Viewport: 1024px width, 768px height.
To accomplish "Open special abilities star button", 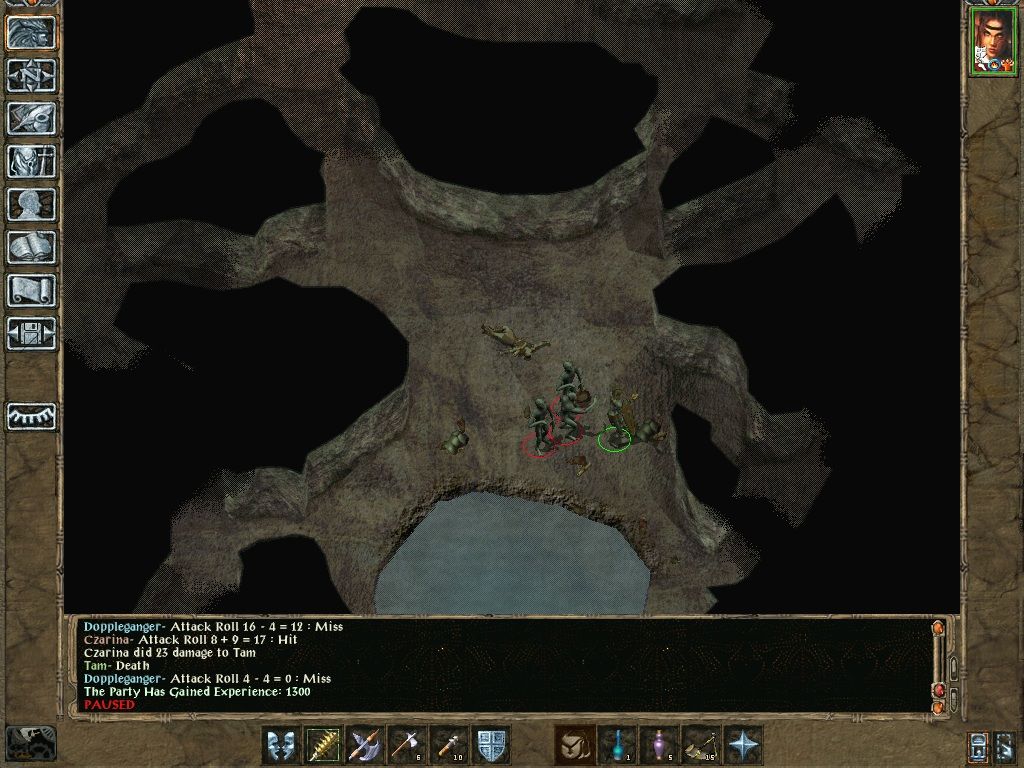I will pos(744,745).
